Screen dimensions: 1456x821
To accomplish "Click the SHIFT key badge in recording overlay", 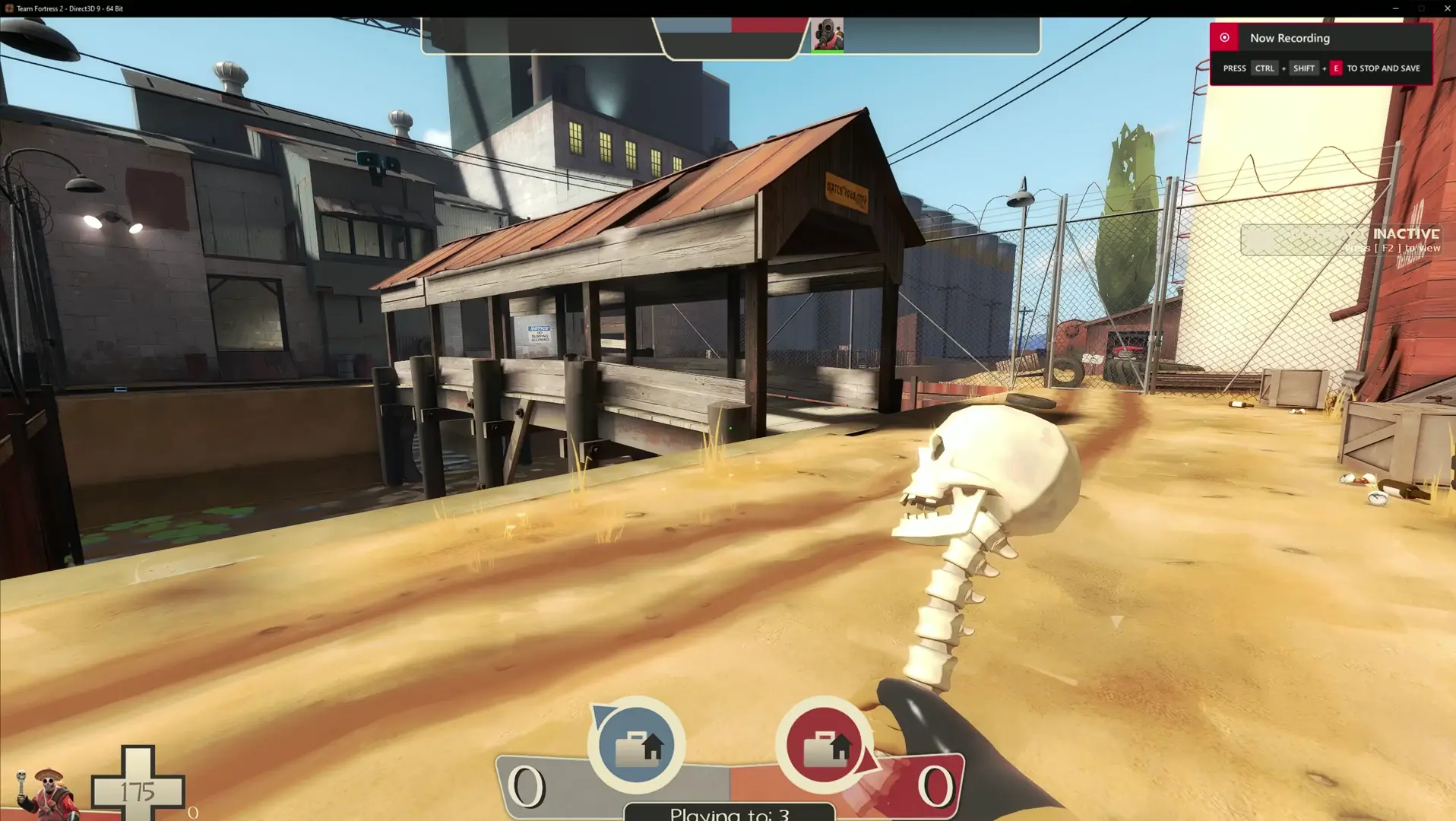I will pos(1304,68).
